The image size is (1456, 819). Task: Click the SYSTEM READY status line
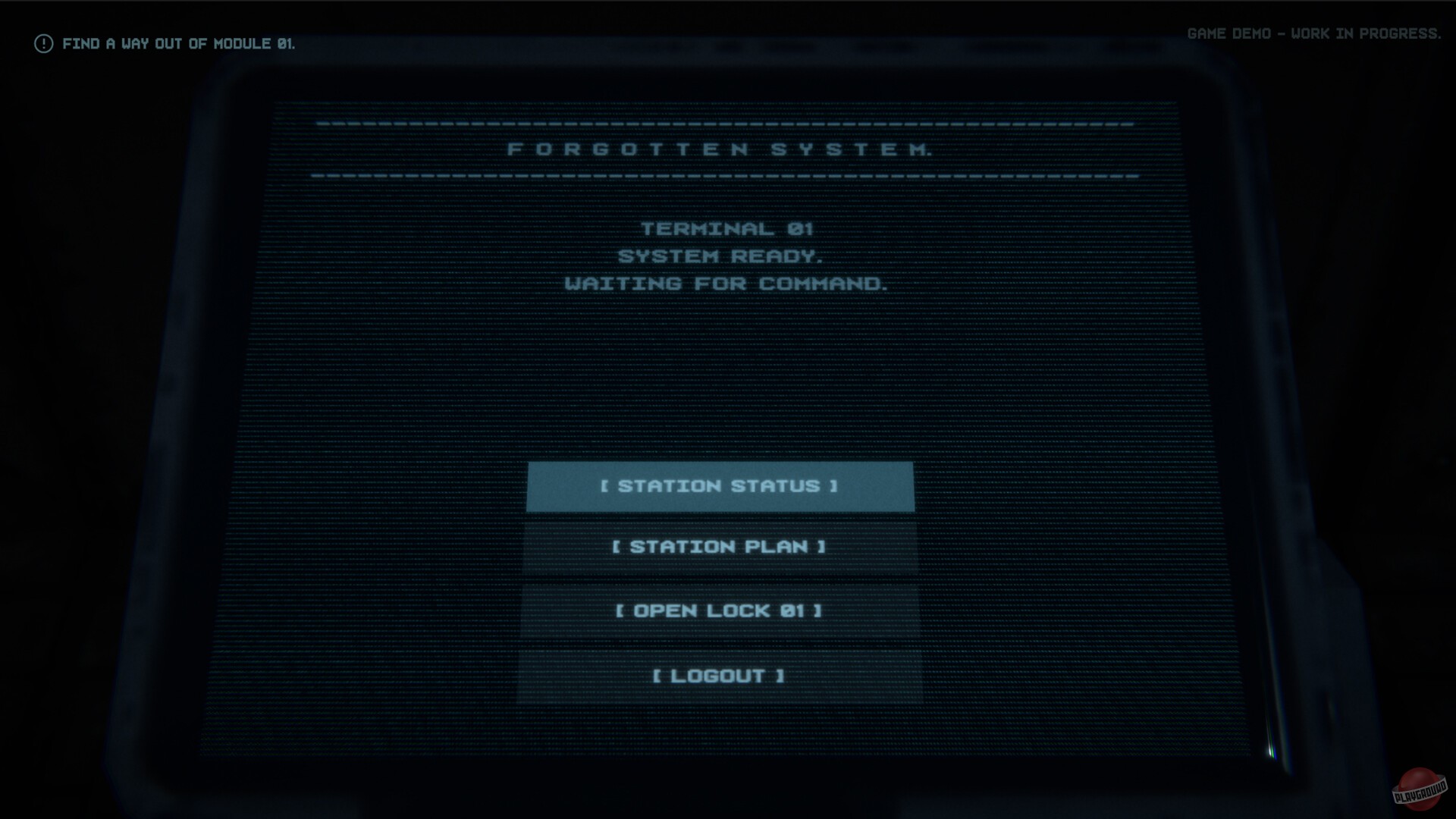(x=720, y=256)
